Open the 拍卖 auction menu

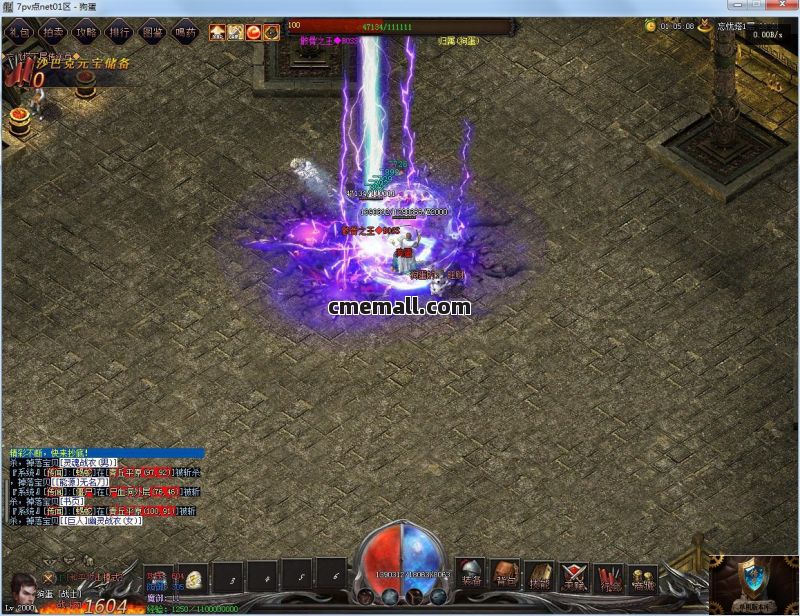51,31
